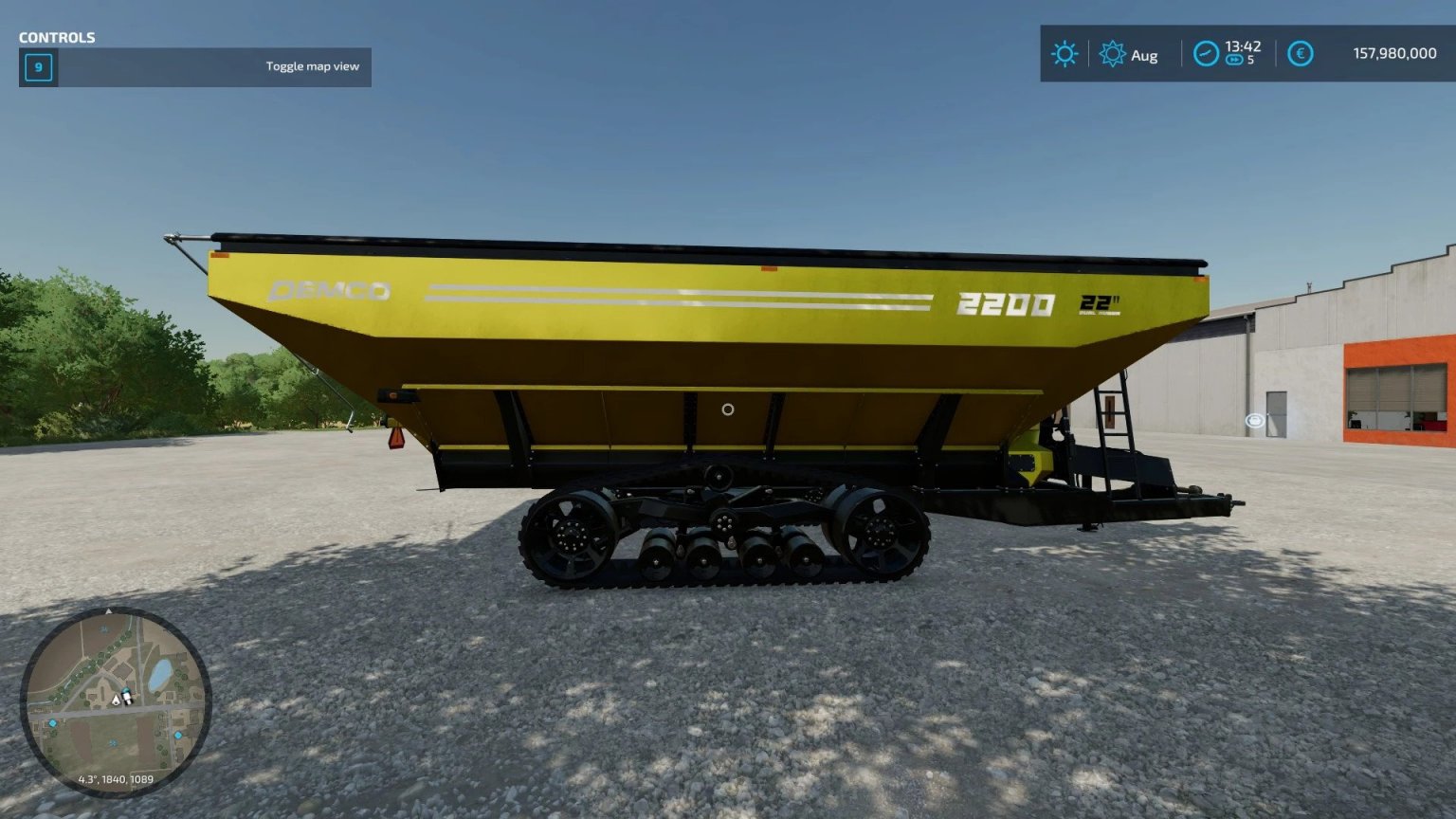Click the Aug month label
1456x819 pixels.
click(1145, 55)
